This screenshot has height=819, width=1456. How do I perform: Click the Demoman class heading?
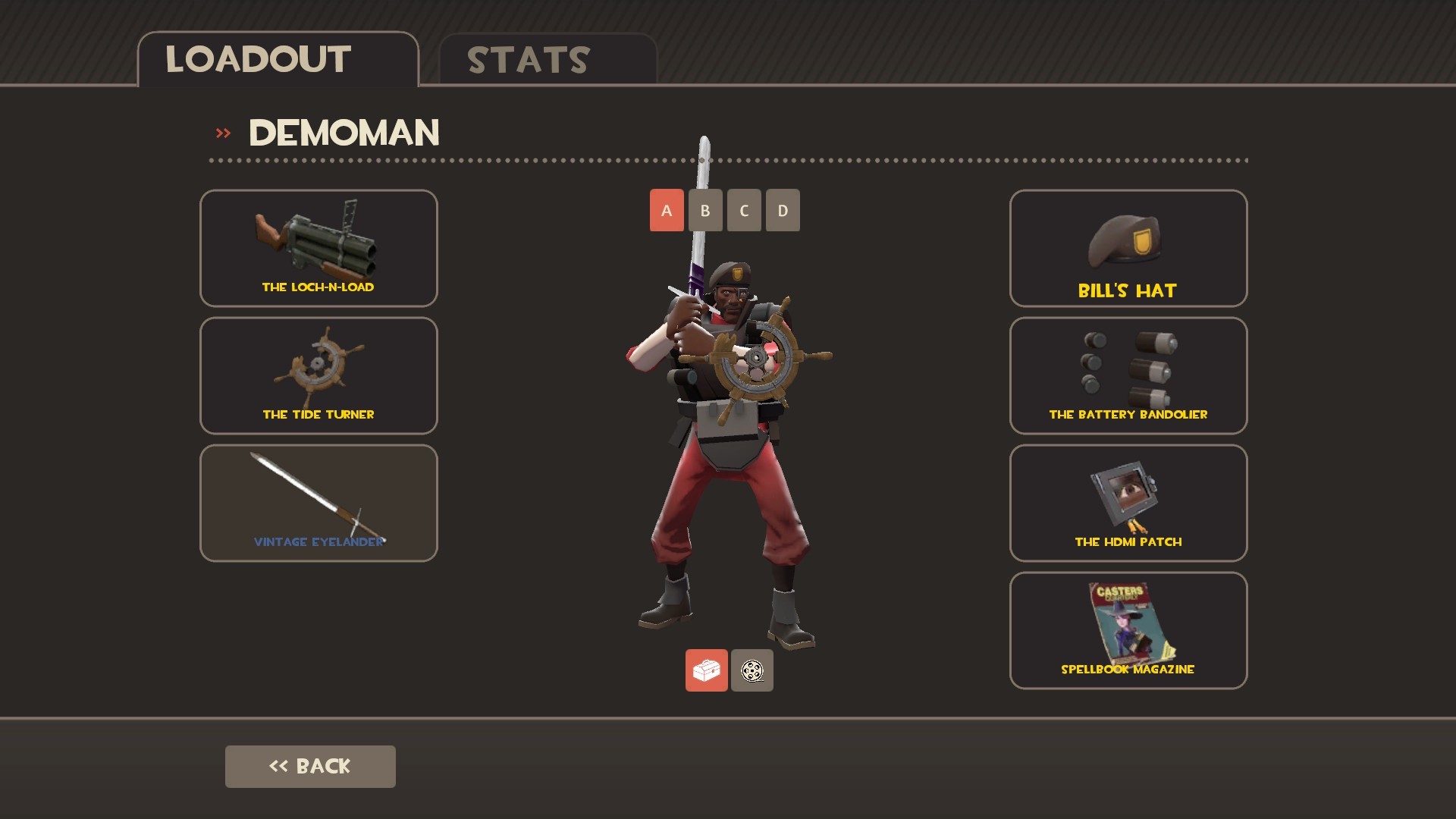click(x=345, y=132)
